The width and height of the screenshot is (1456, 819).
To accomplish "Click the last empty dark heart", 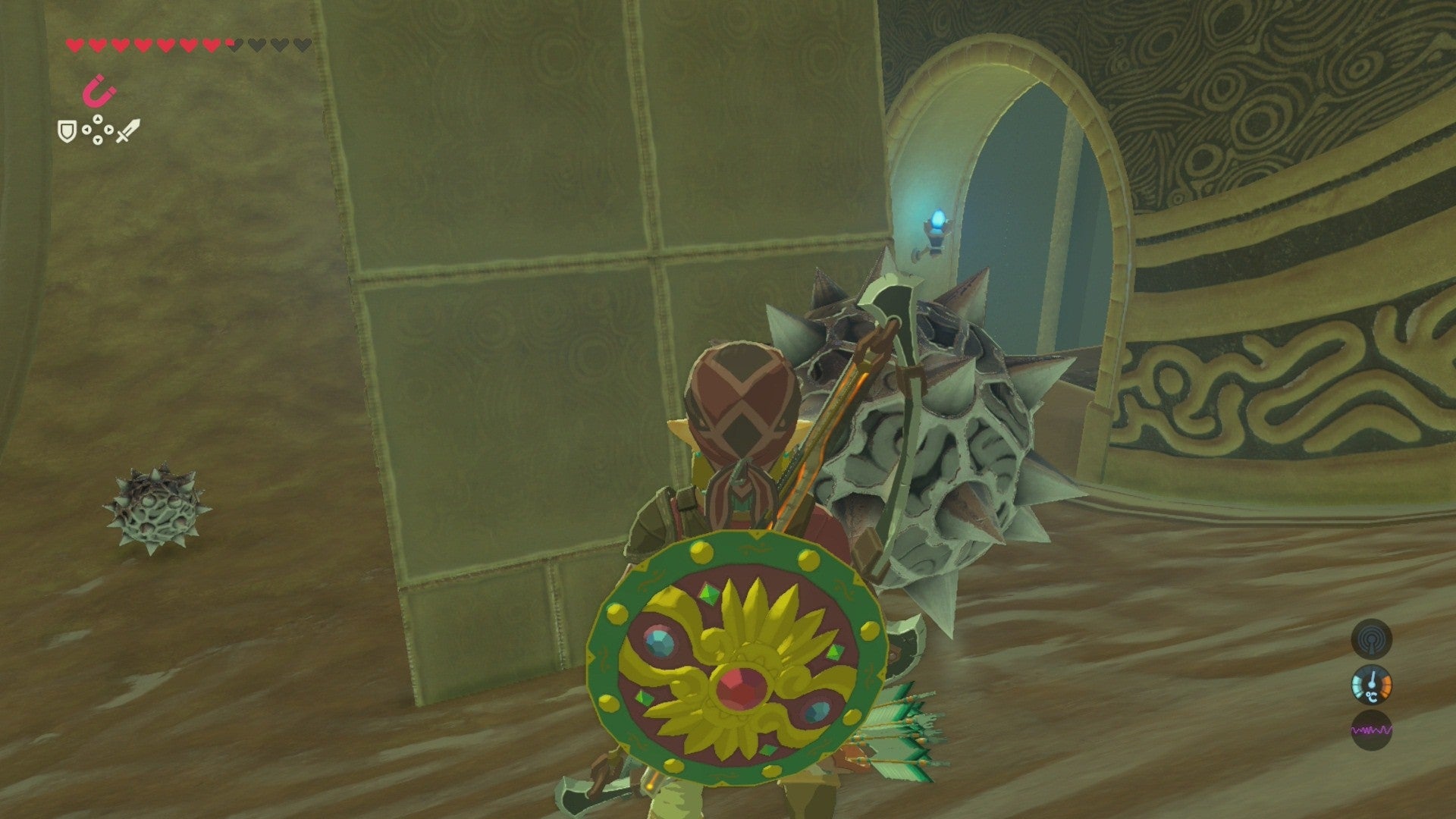I will tap(303, 44).
